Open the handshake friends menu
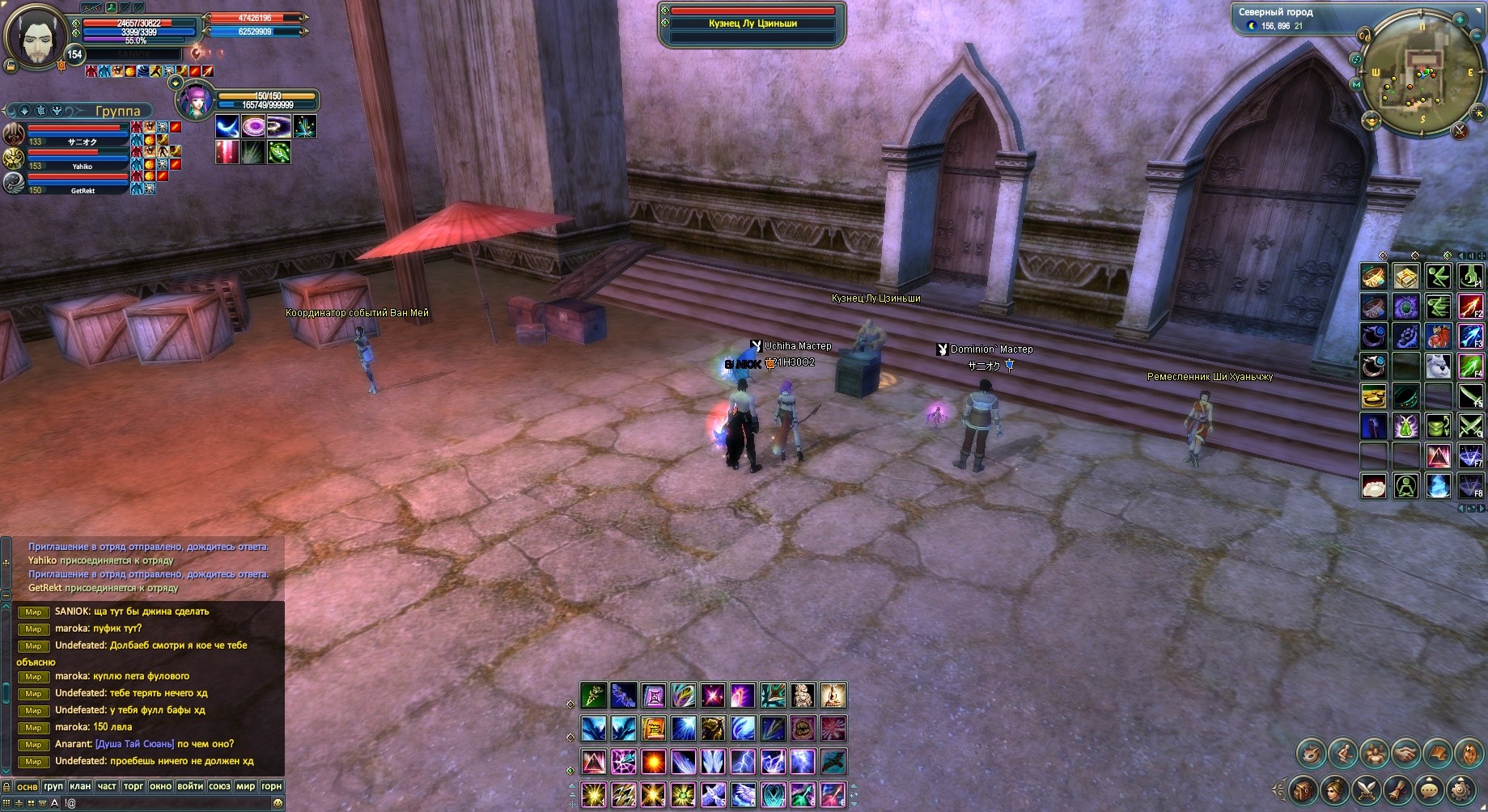Screen dimensions: 1488x812 coord(1406,754)
